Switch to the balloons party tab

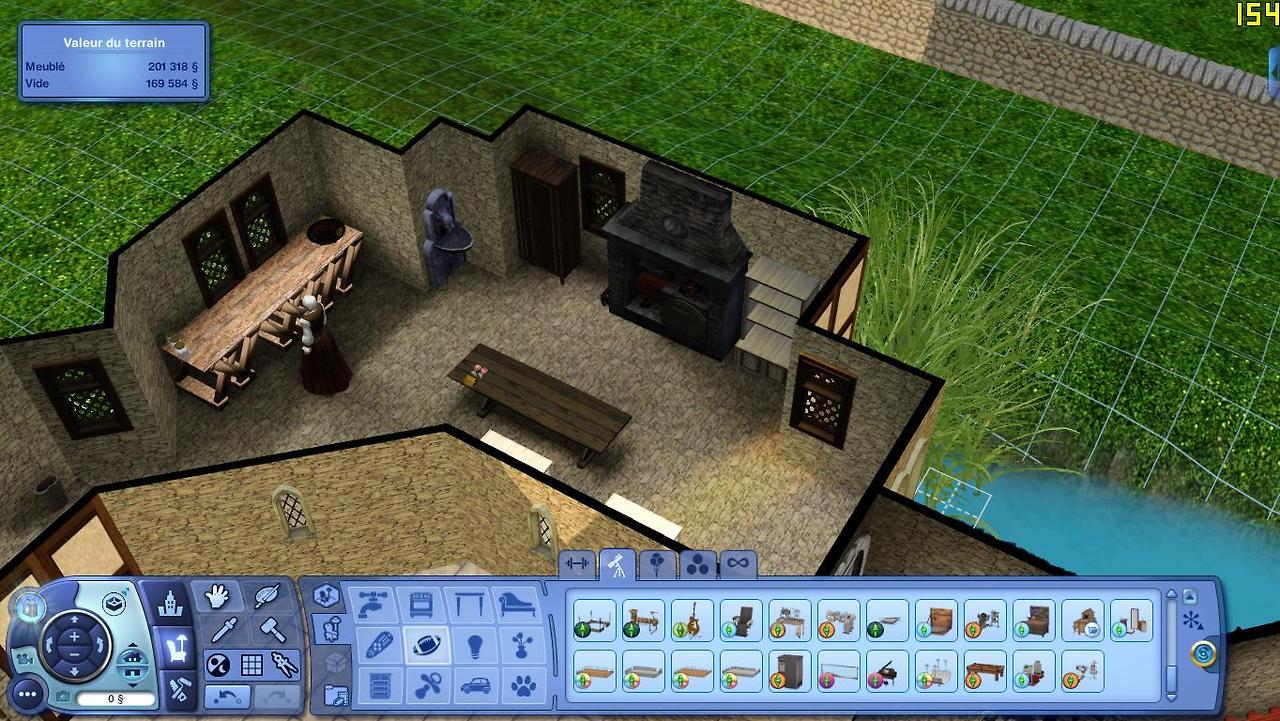point(657,564)
